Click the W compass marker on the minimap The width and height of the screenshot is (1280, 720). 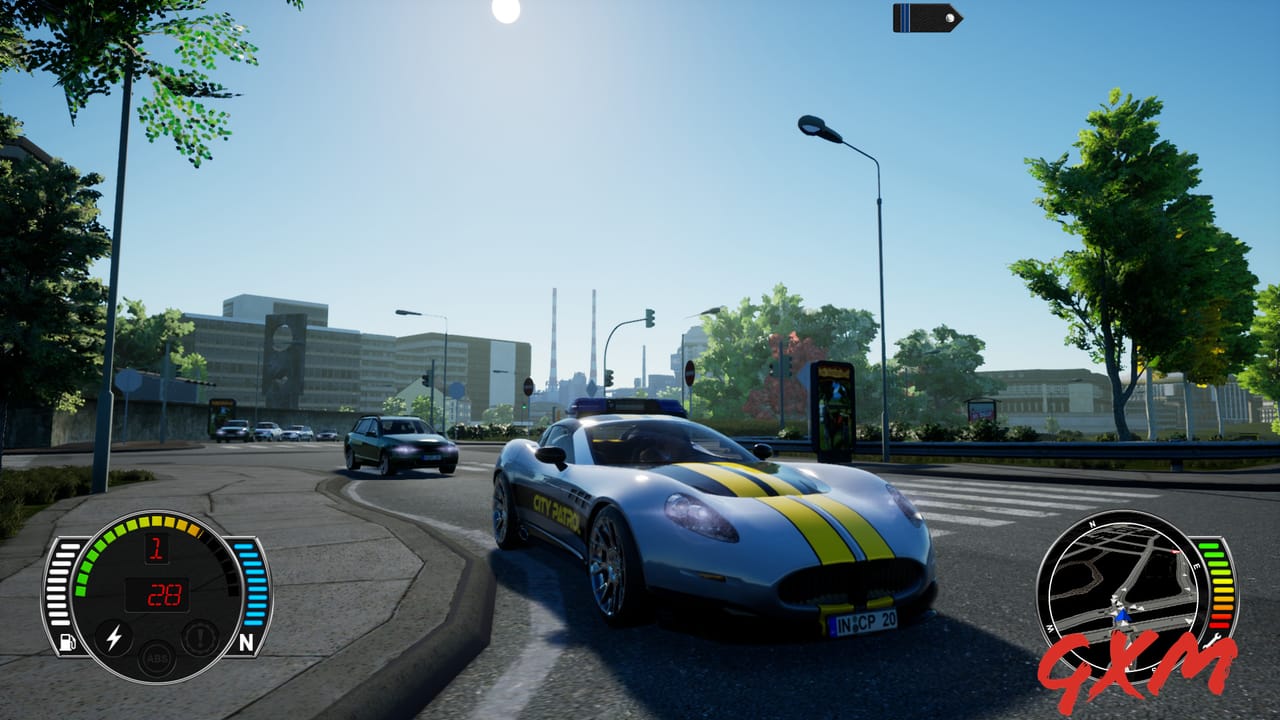coord(1050,628)
